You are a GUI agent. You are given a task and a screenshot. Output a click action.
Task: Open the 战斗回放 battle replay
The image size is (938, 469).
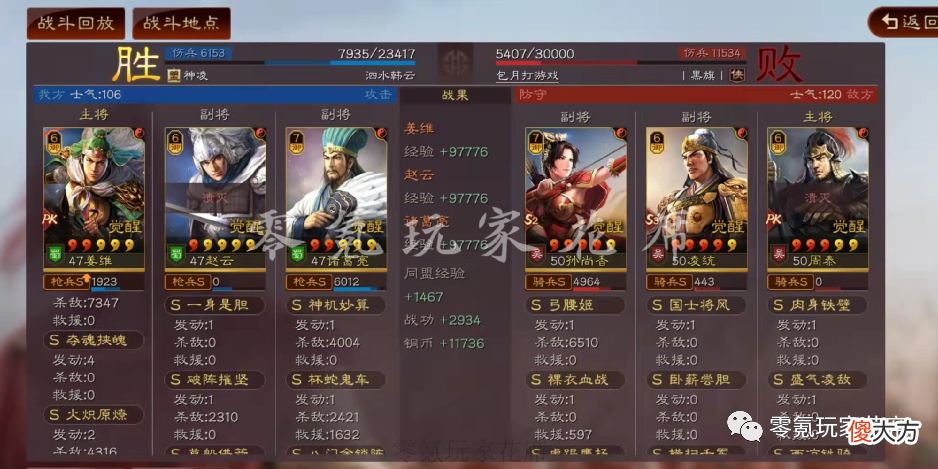pyautogui.click(x=76, y=23)
